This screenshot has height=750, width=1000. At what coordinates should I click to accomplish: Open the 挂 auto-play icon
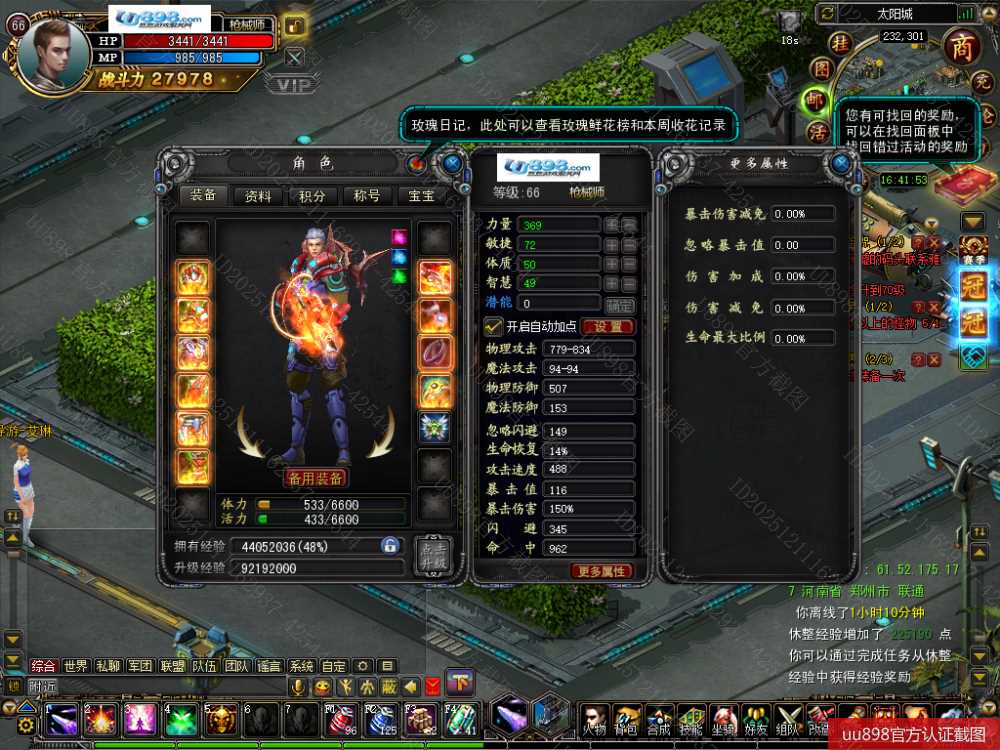pos(843,44)
